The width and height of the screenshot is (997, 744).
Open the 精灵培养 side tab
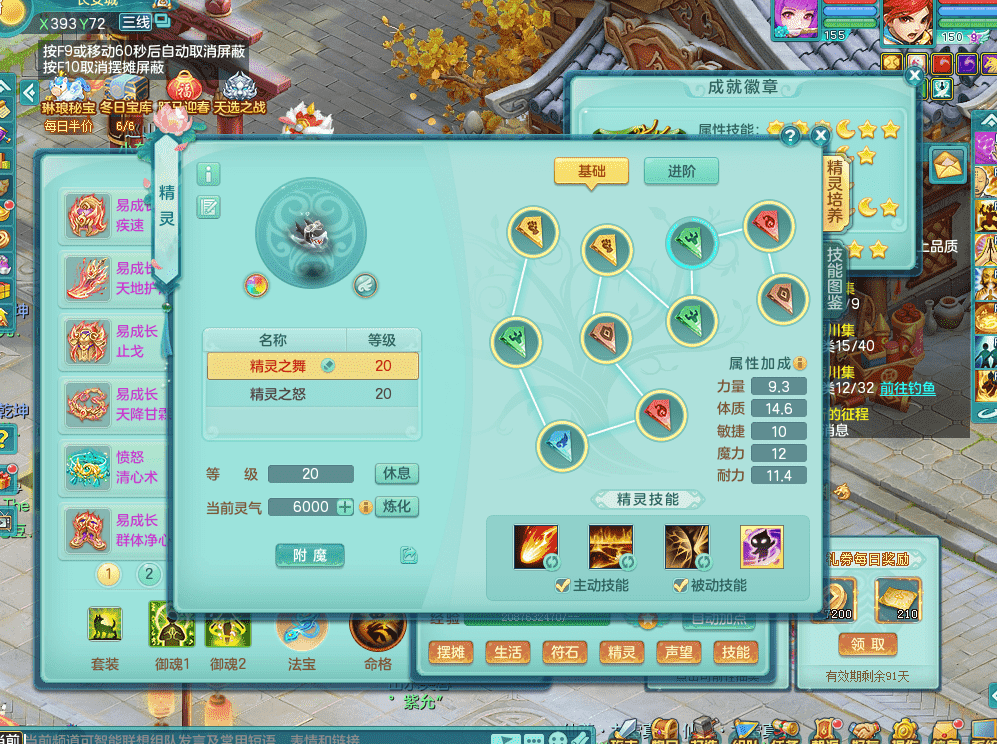click(x=835, y=190)
